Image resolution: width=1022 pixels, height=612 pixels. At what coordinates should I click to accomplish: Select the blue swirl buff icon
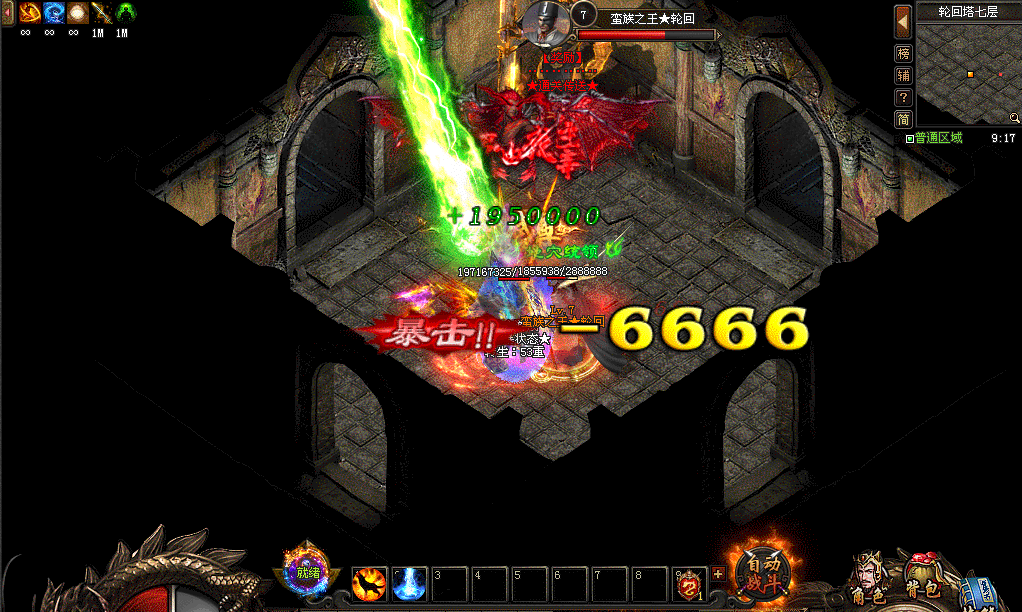[x=52, y=13]
